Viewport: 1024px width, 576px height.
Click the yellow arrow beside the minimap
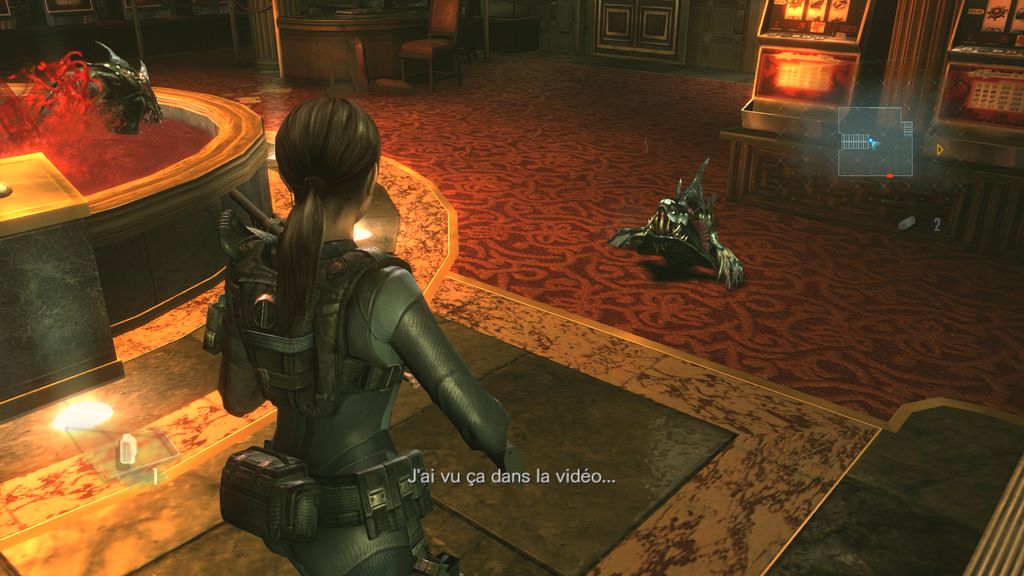point(941,150)
